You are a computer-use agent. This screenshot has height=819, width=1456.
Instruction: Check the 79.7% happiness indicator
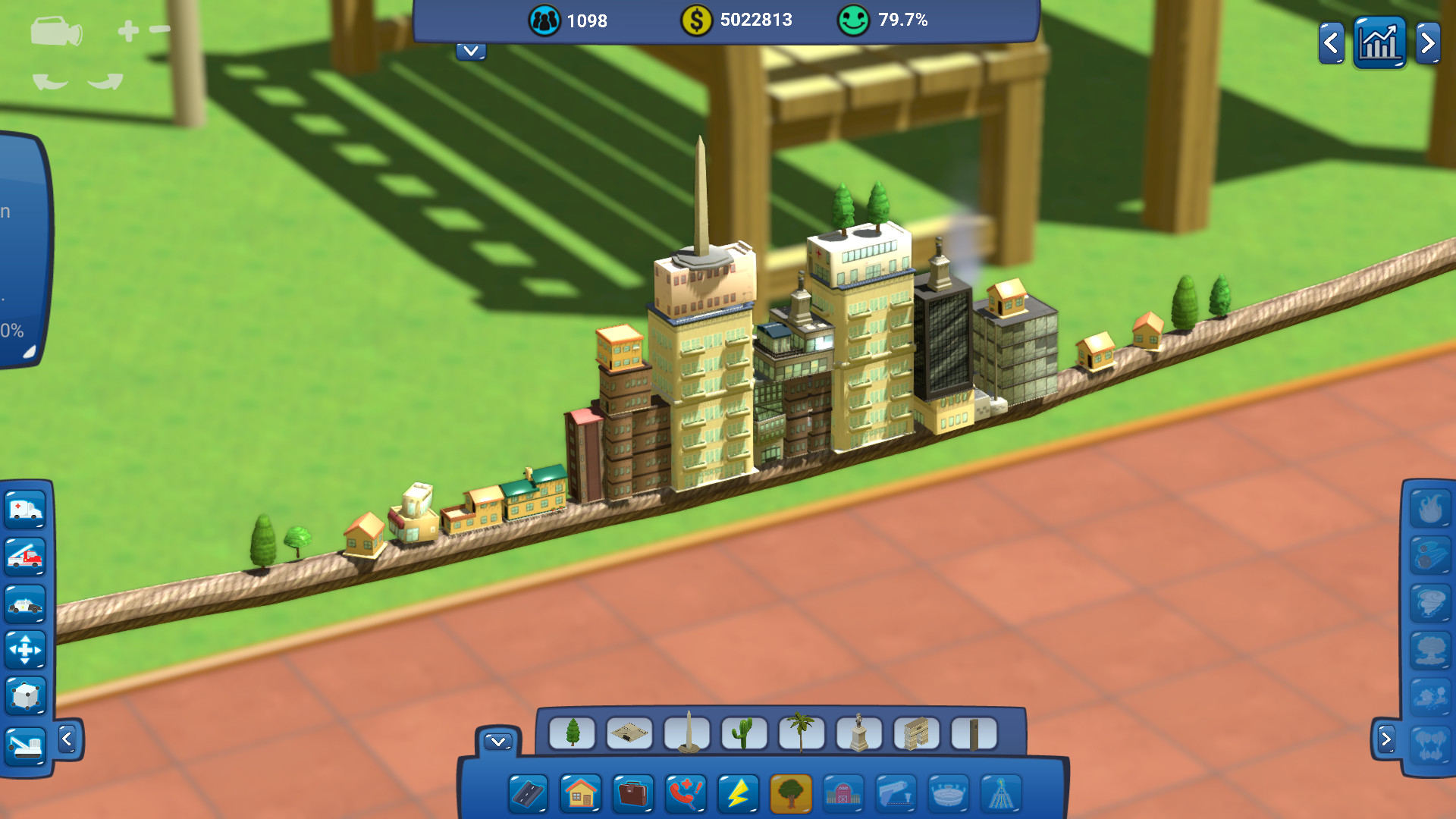(x=886, y=21)
